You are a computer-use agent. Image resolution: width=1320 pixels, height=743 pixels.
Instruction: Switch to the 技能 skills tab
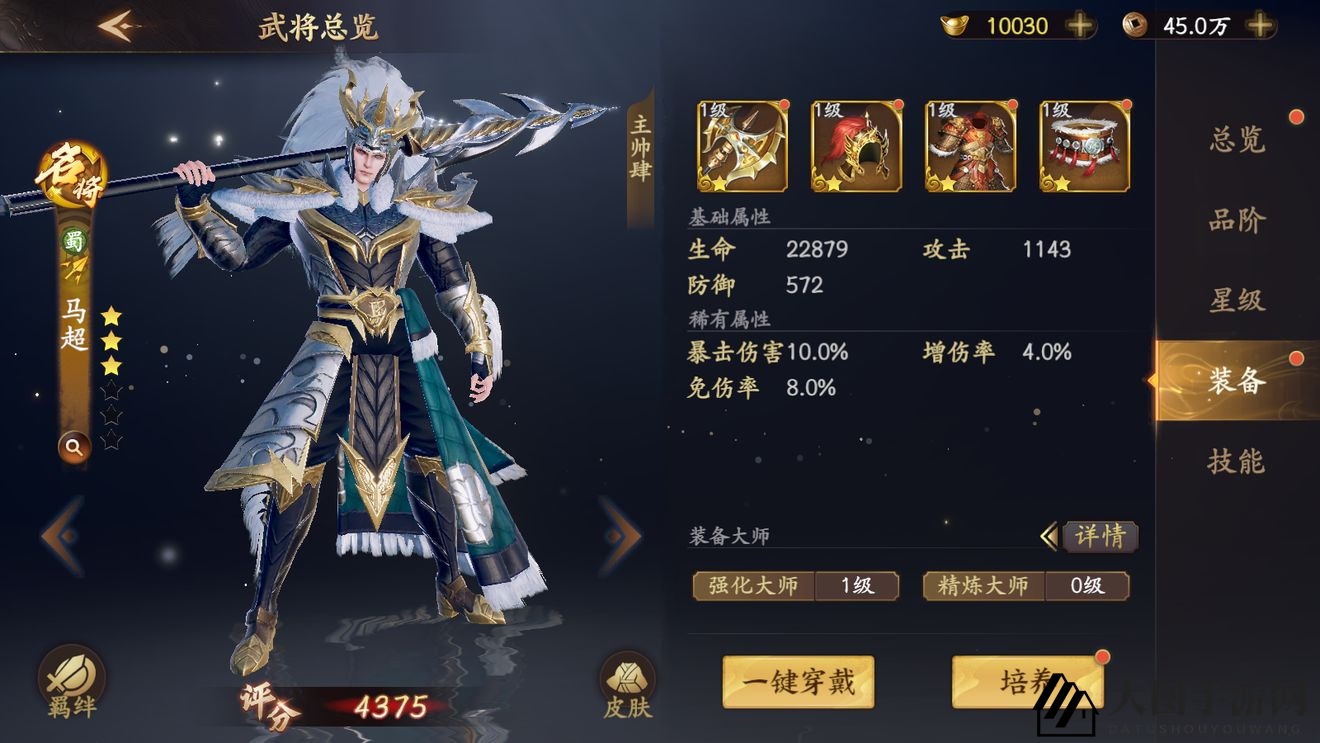coord(1234,462)
